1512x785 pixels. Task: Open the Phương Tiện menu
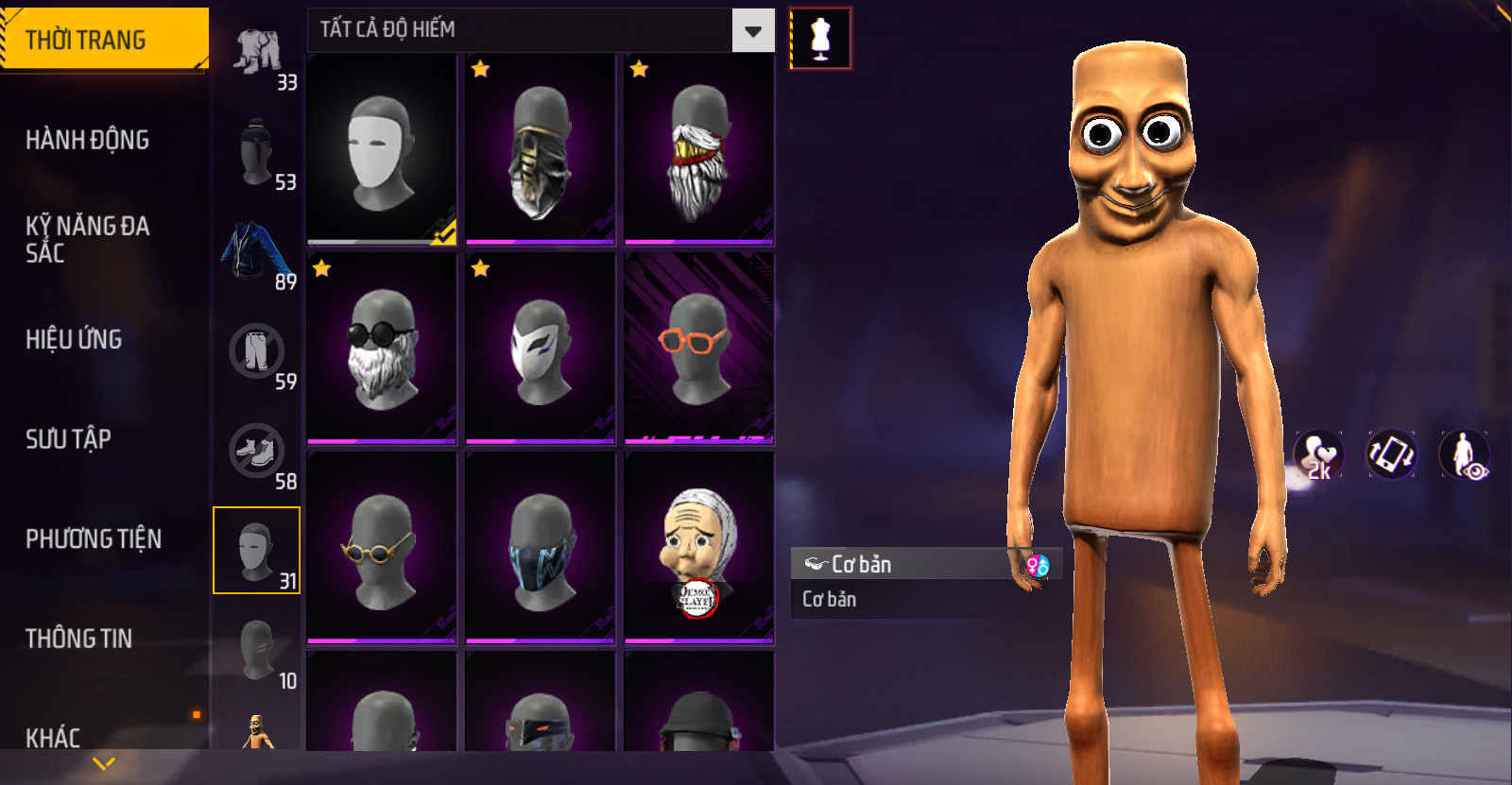pos(93,538)
